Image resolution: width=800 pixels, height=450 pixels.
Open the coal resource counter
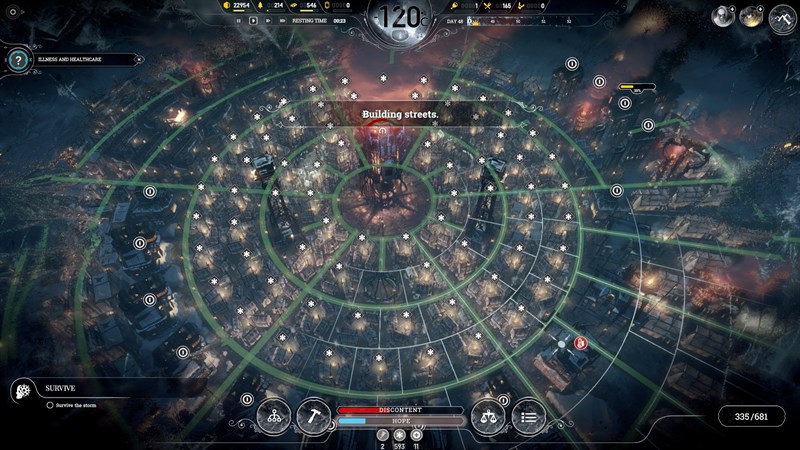[x=236, y=6]
